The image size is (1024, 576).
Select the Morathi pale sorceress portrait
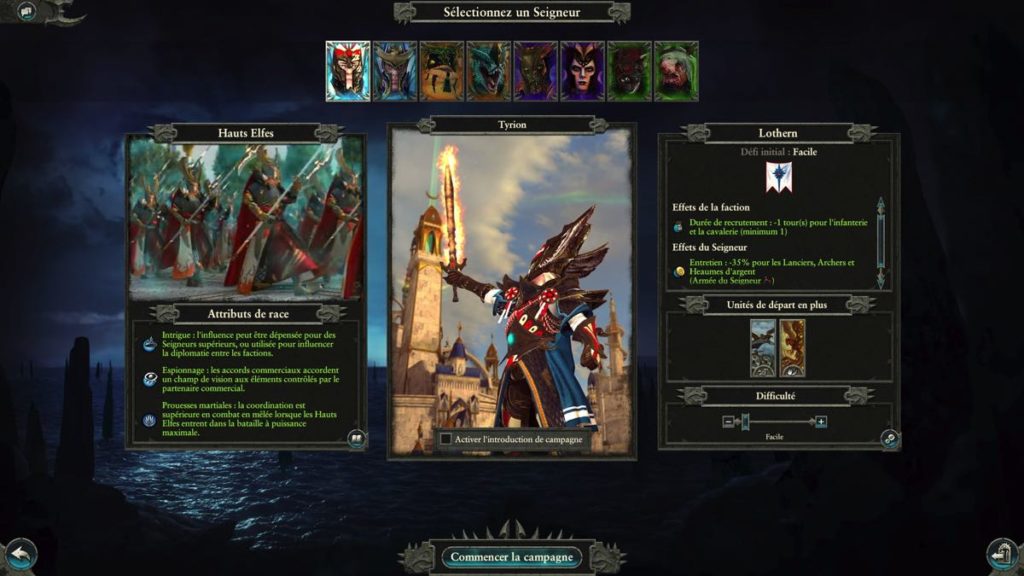click(x=582, y=70)
